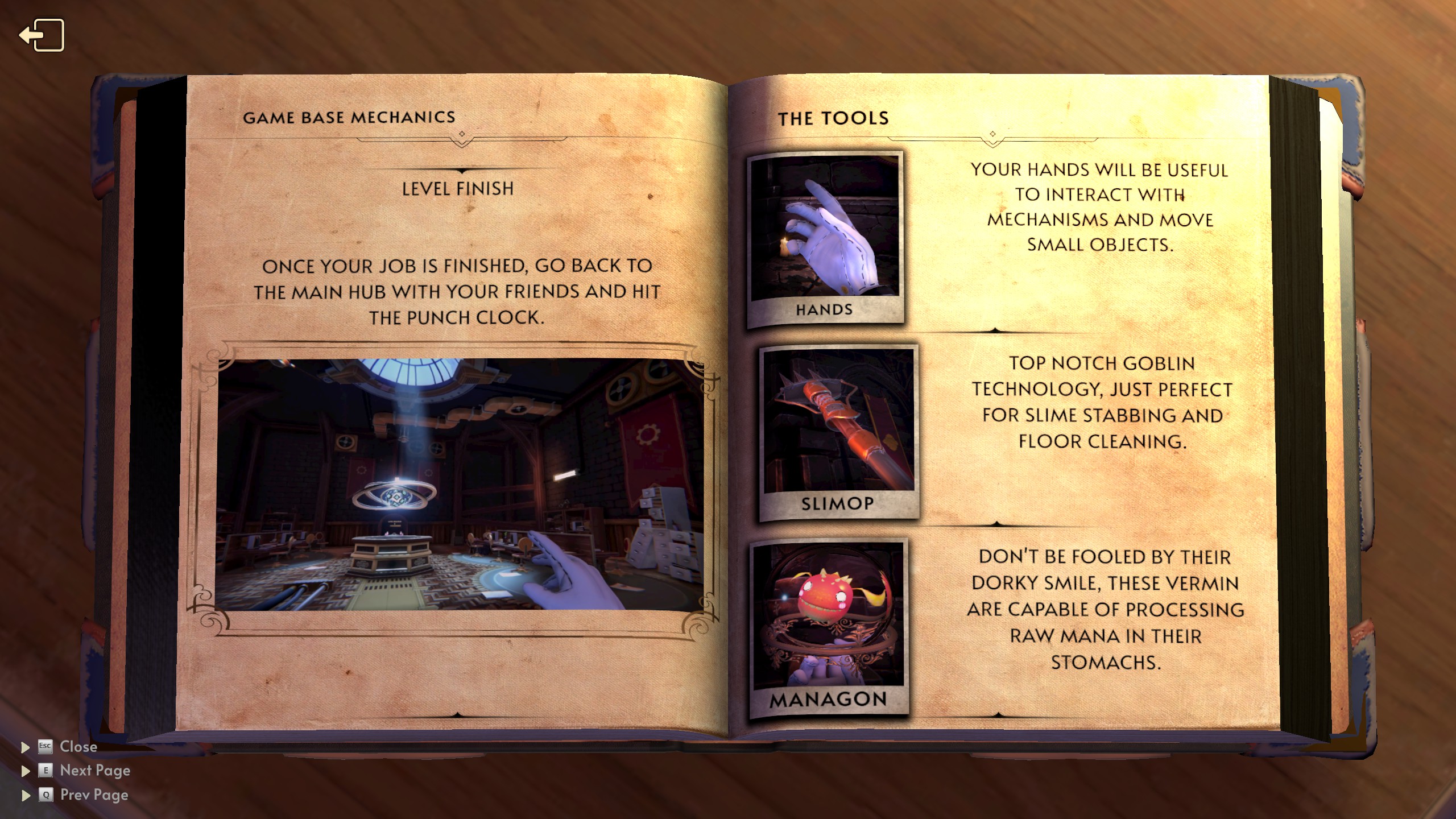
Task: Click the GAME BASE MECHANICS page header
Action: (x=349, y=118)
